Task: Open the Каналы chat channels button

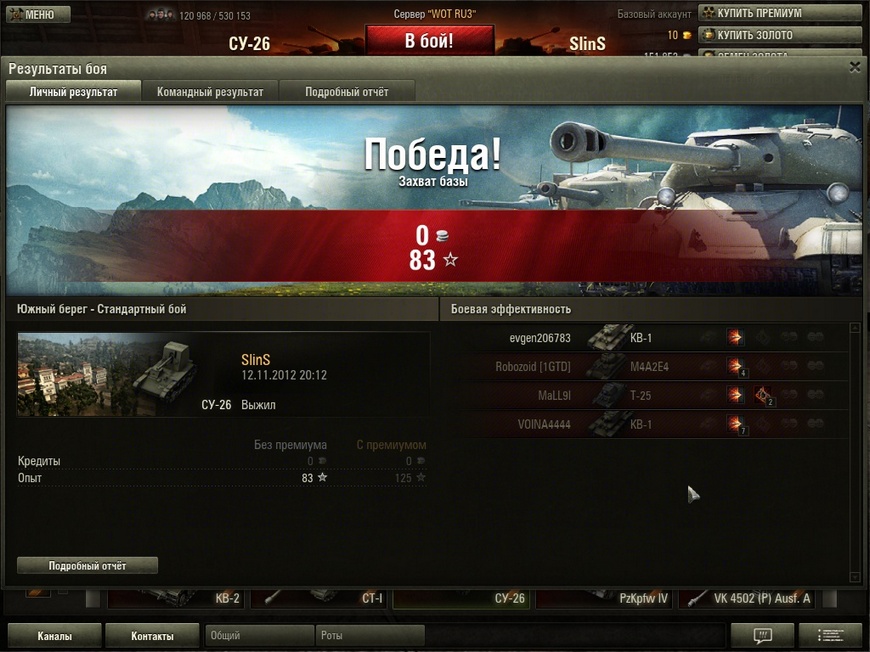Action: point(54,636)
